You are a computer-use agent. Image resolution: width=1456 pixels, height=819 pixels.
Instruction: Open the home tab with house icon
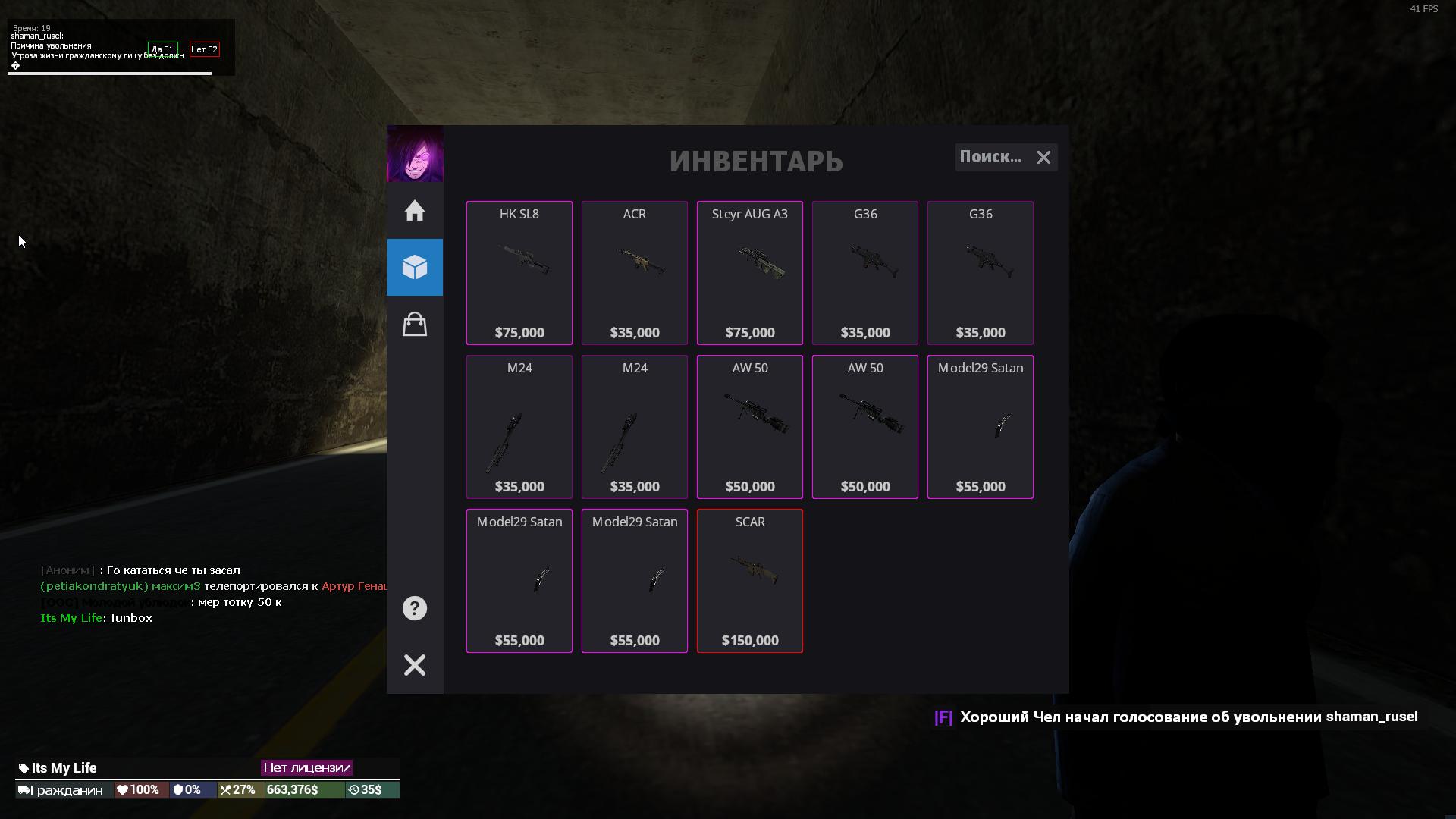[415, 211]
